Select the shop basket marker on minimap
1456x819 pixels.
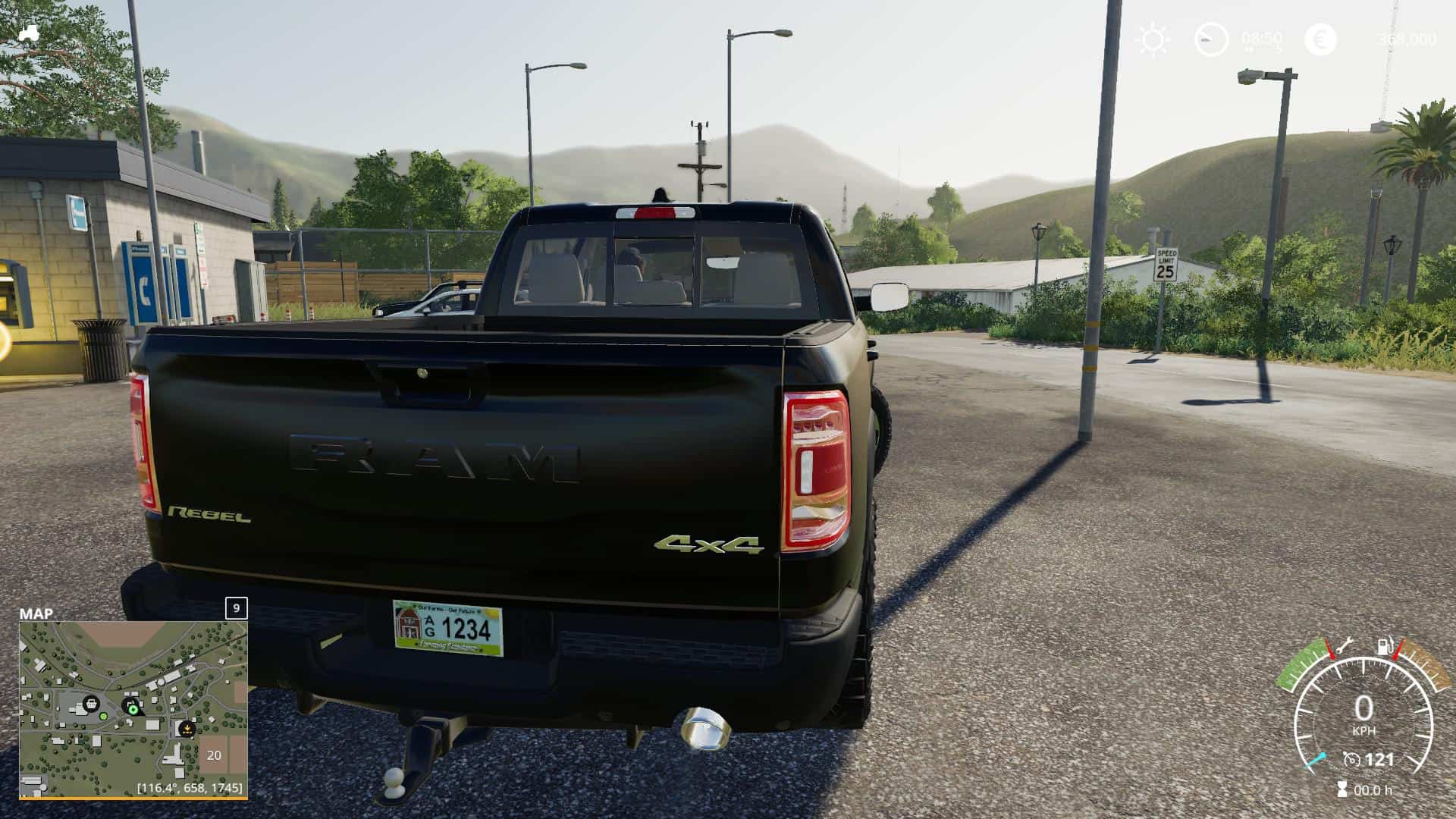coord(91,703)
